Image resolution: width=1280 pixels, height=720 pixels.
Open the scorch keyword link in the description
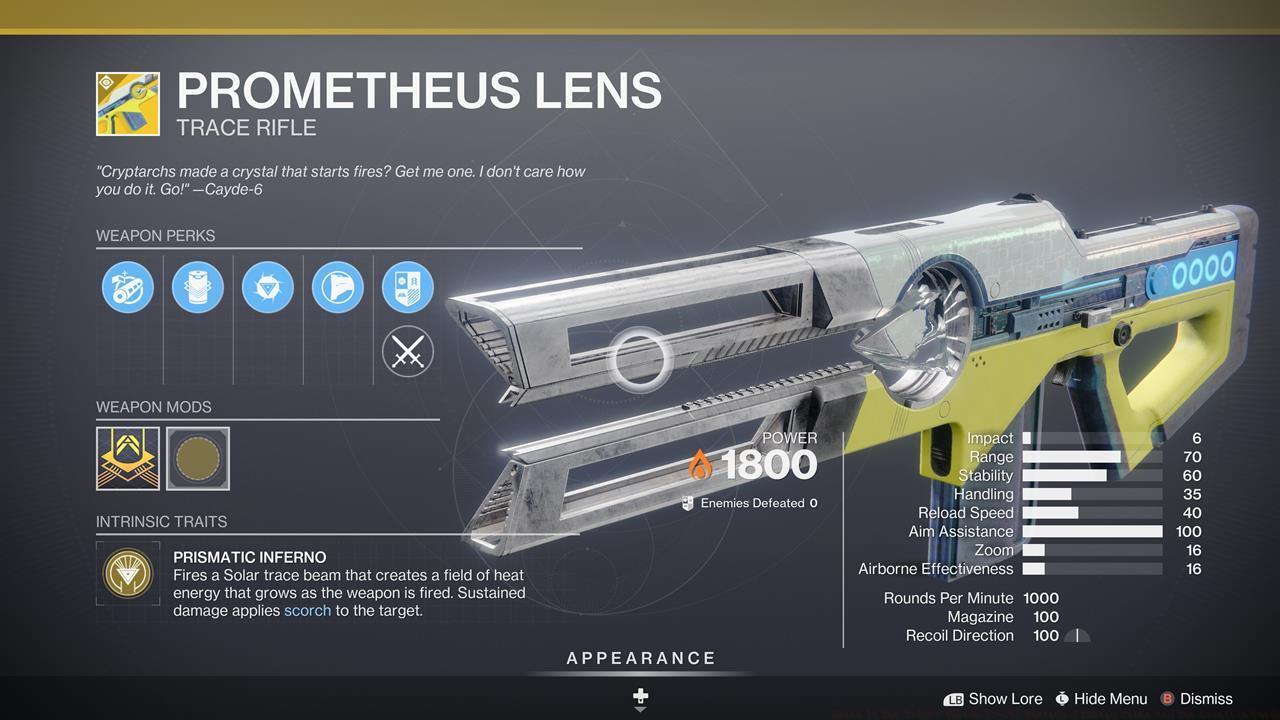(x=307, y=610)
